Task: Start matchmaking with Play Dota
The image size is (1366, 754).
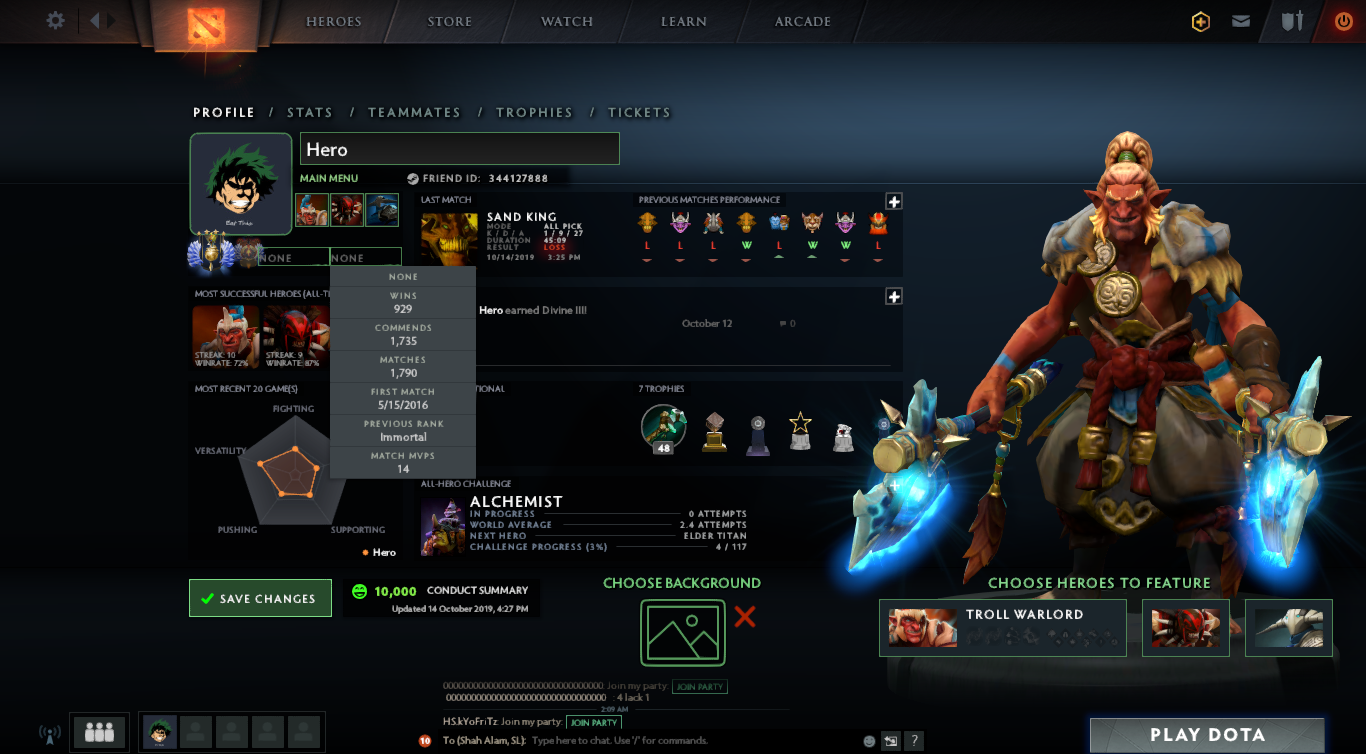Action: tap(1207, 735)
